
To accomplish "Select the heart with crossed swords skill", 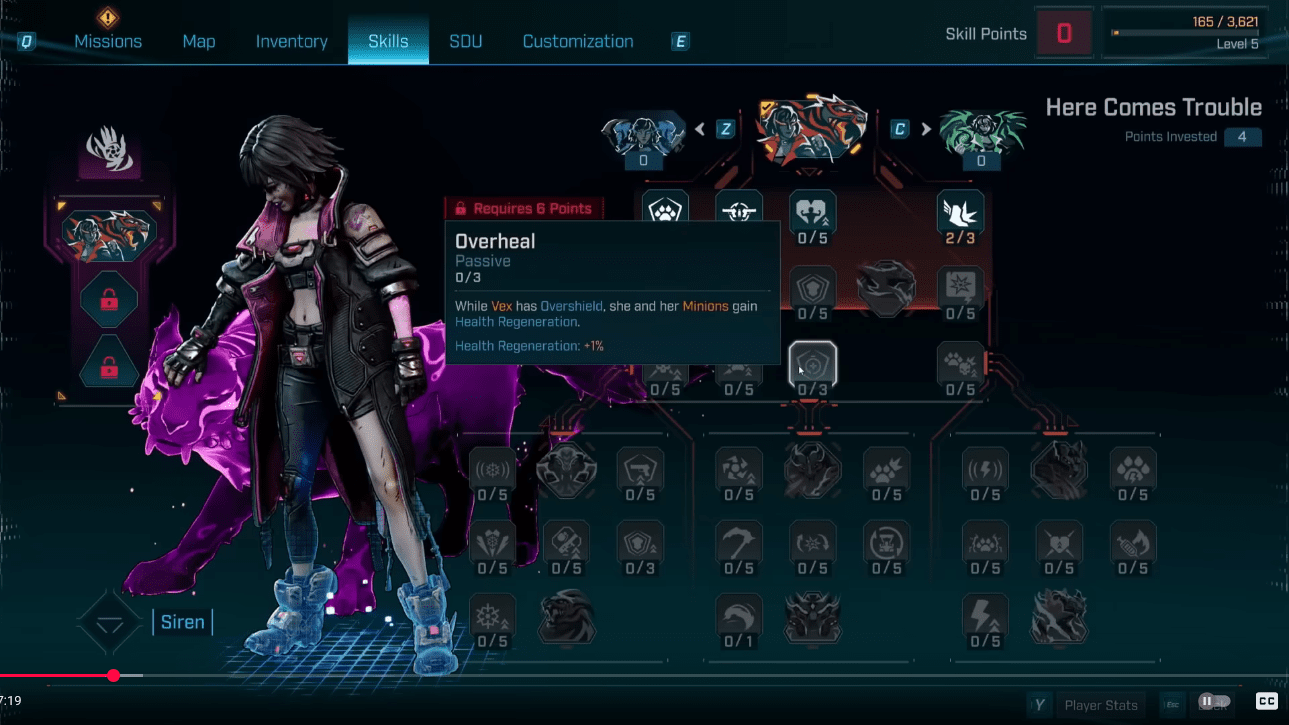I will [1059, 543].
